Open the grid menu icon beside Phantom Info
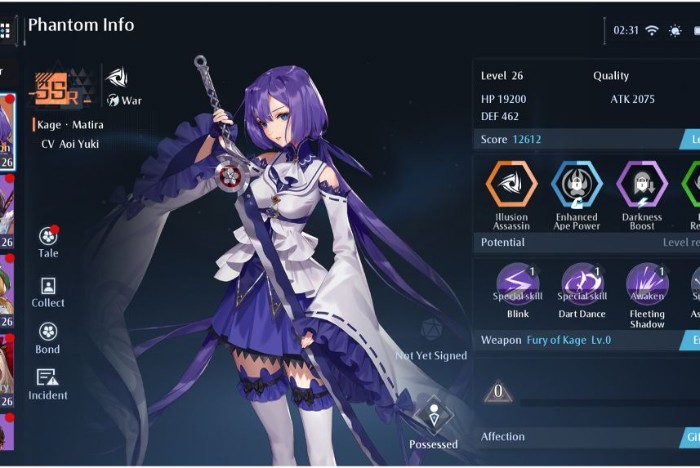 5,31
